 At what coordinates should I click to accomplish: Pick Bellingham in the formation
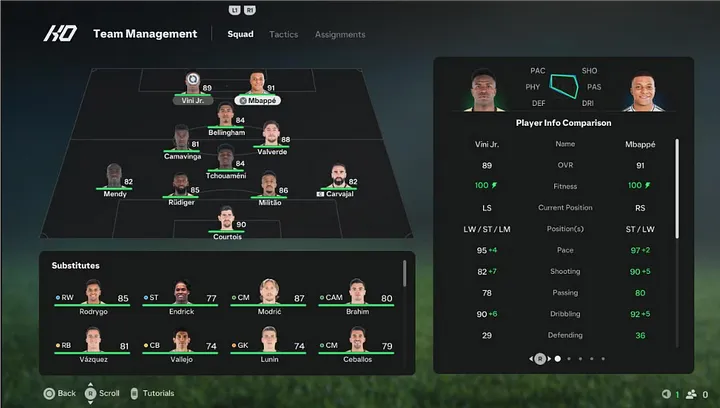[x=225, y=121]
